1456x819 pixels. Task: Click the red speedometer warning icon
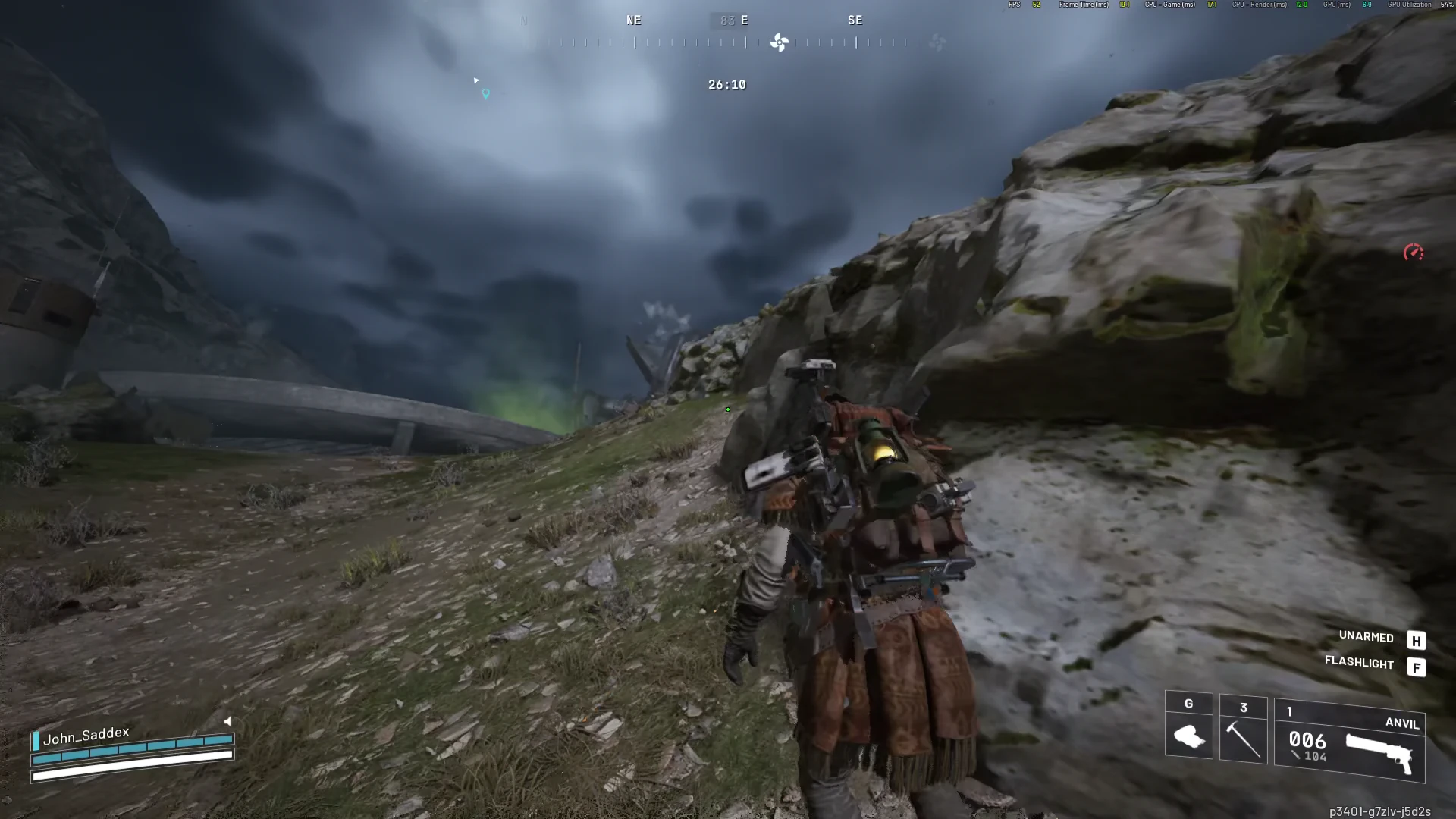pos(1413,253)
